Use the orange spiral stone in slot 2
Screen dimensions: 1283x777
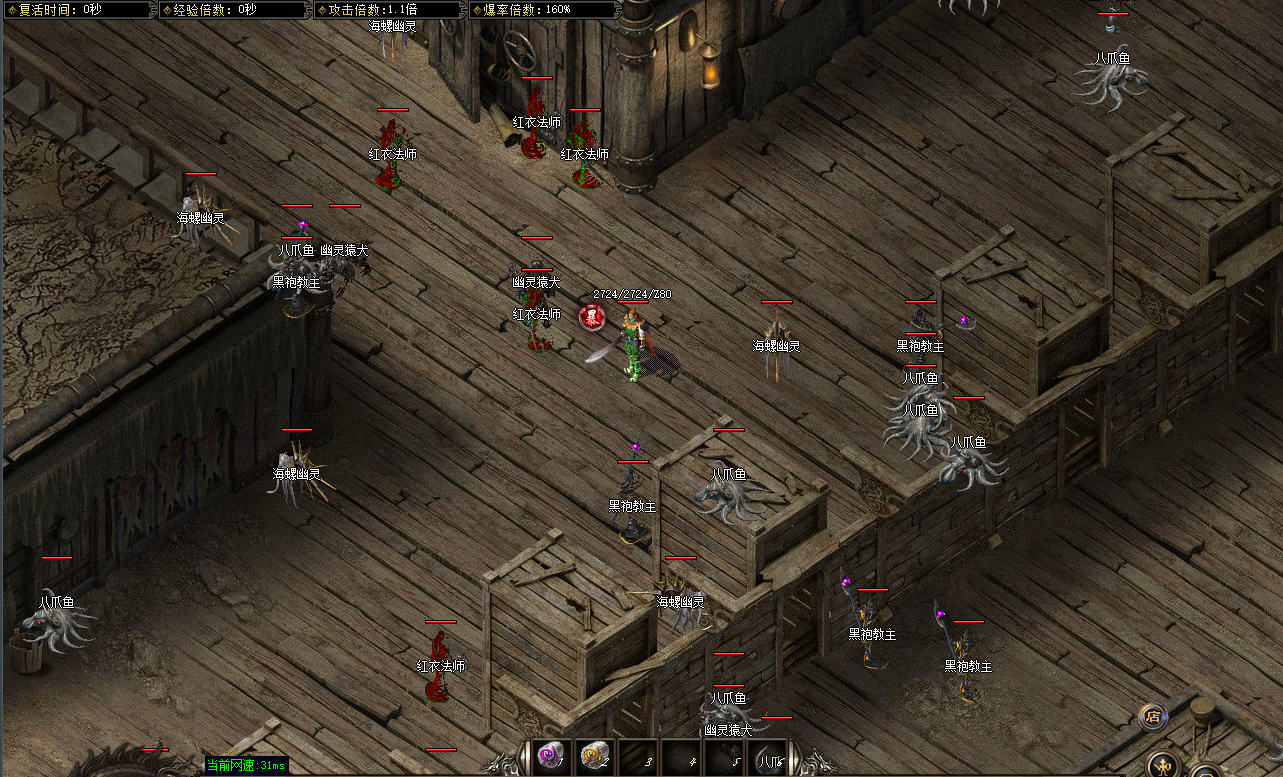click(x=594, y=756)
